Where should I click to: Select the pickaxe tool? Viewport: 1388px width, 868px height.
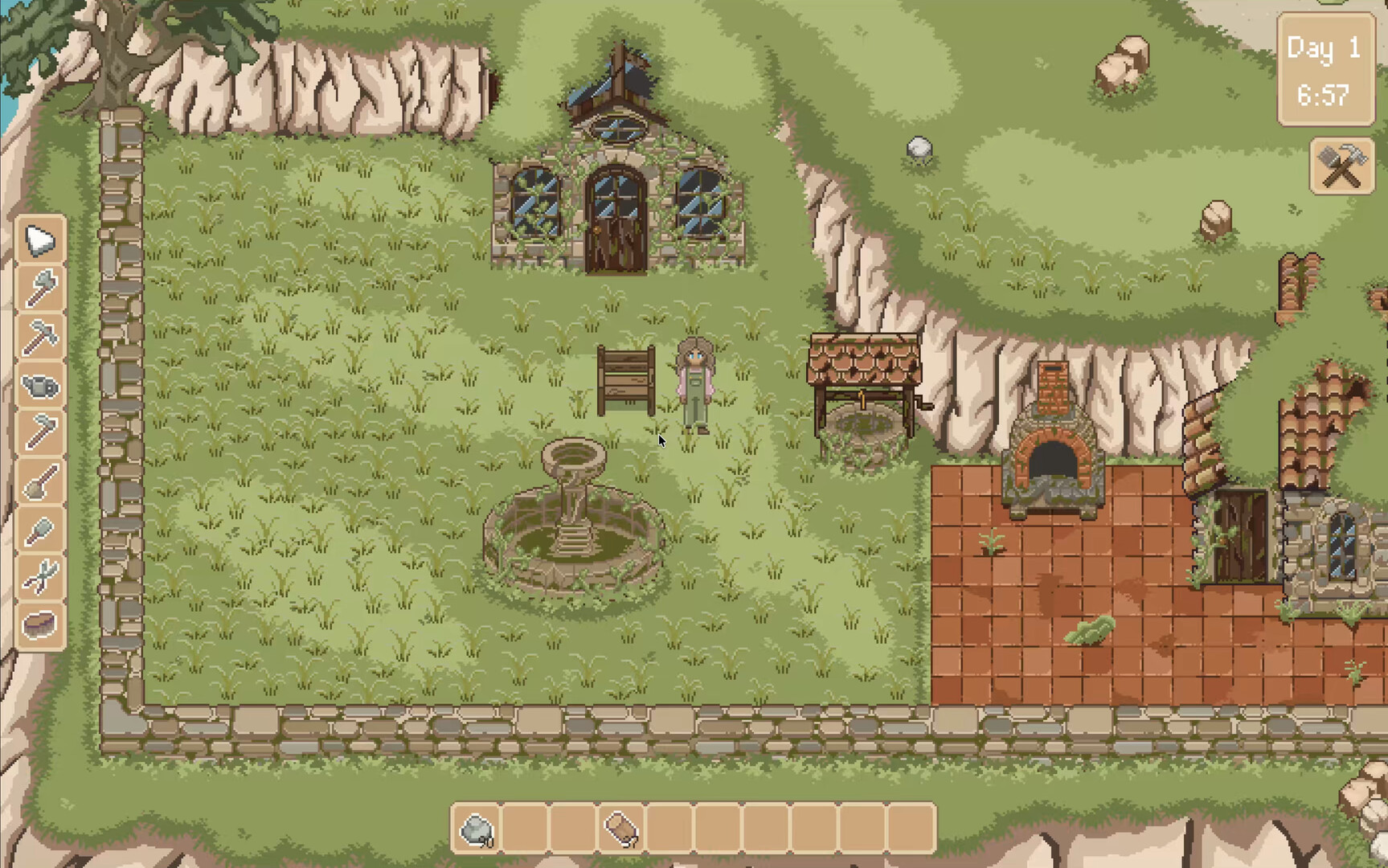[39, 336]
